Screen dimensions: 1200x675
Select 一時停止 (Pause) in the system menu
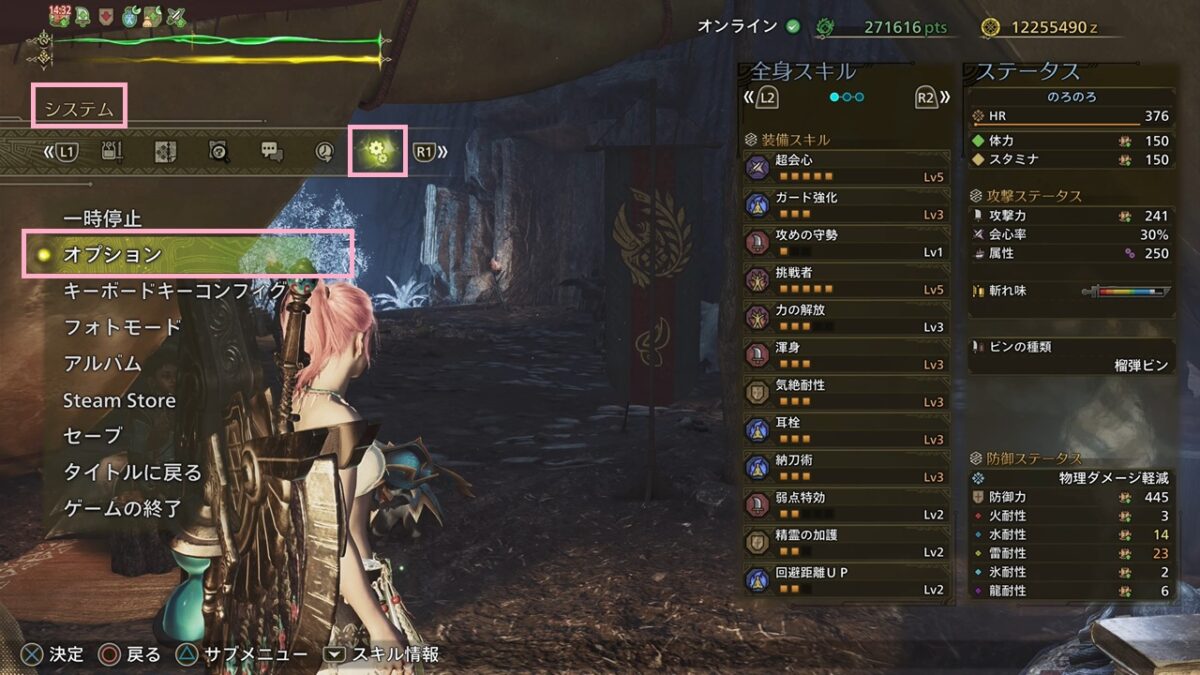coord(102,218)
